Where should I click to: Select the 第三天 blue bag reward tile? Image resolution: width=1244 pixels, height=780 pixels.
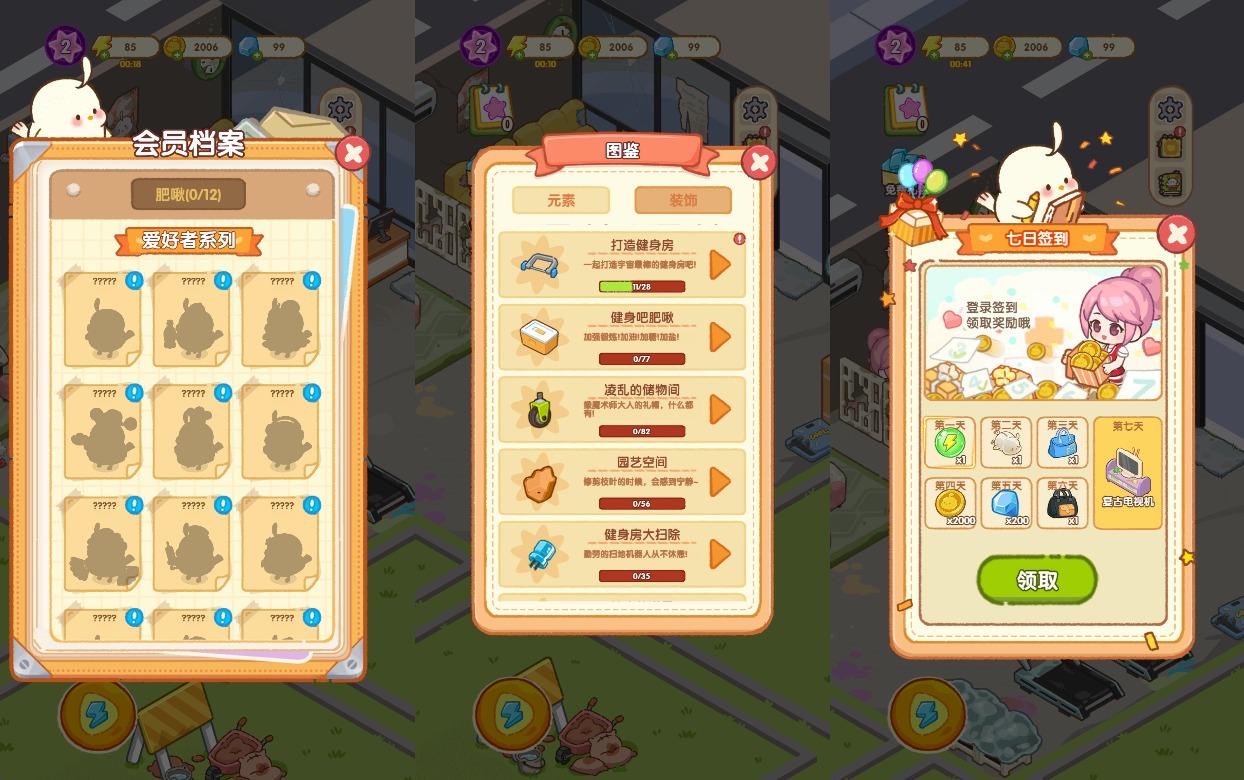(1061, 443)
